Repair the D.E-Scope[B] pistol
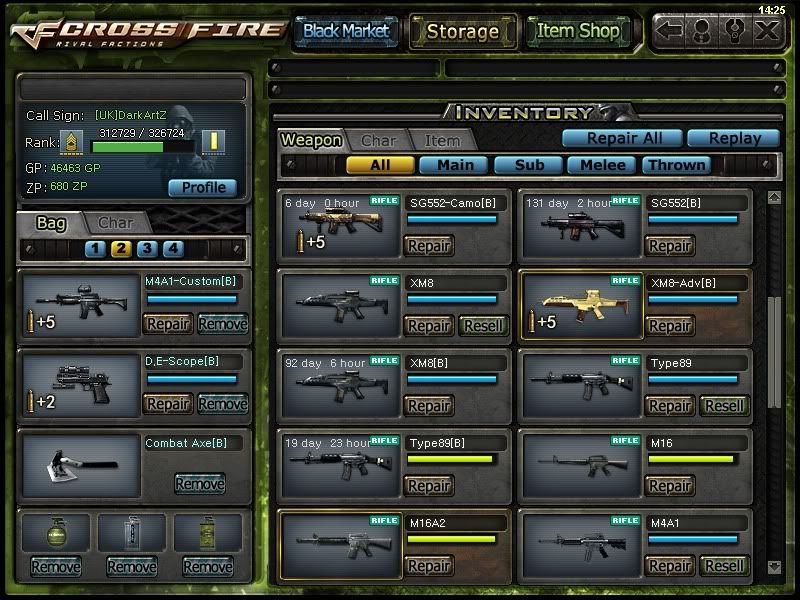This screenshot has height=600, width=800. [168, 404]
